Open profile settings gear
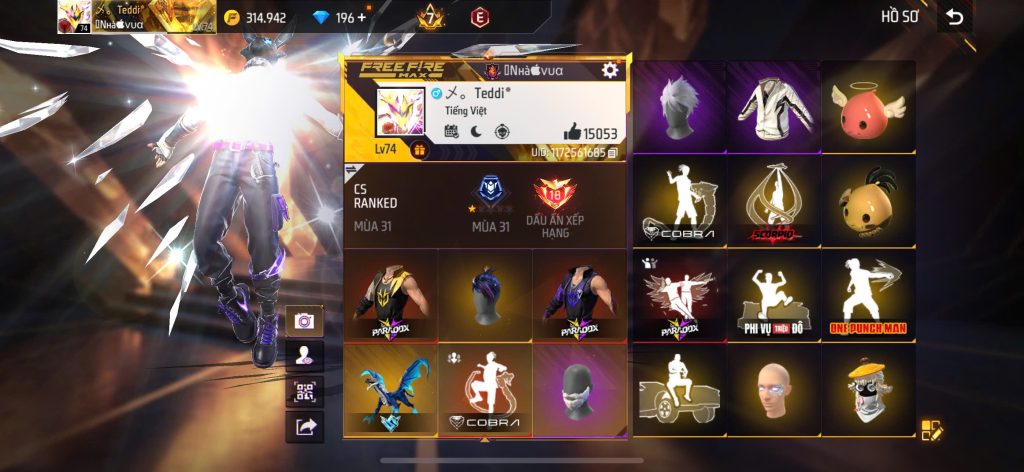The height and width of the screenshot is (472, 1024). tap(609, 70)
